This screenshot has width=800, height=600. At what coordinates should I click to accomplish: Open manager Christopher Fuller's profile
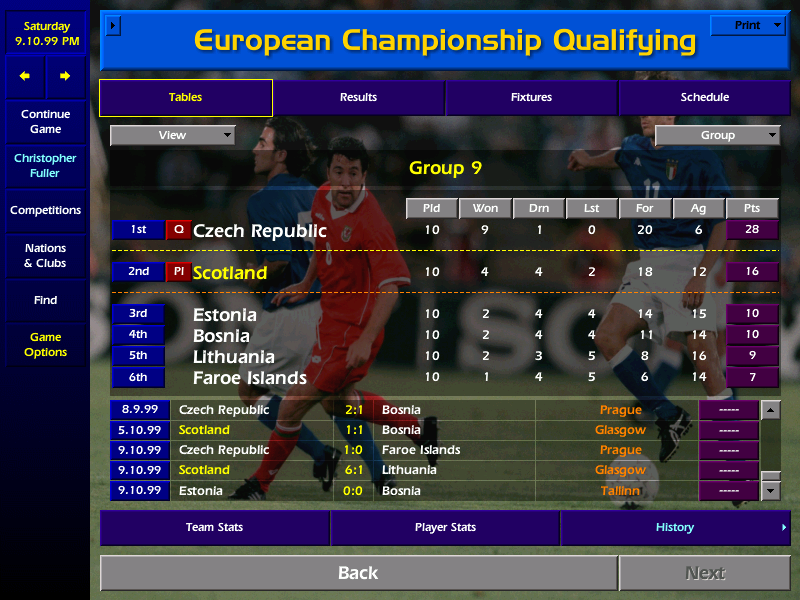pos(45,166)
